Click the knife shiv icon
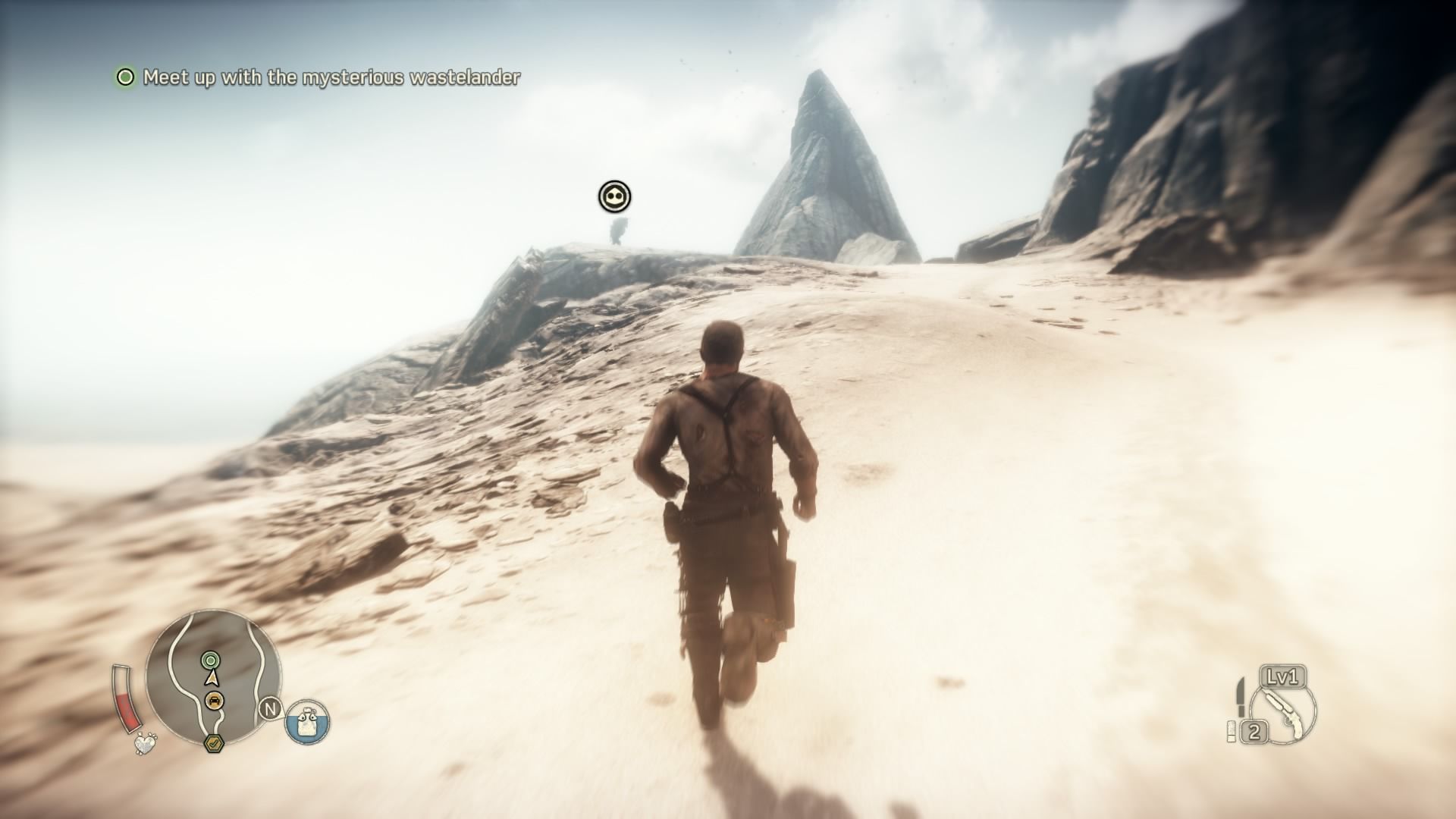 (1240, 697)
